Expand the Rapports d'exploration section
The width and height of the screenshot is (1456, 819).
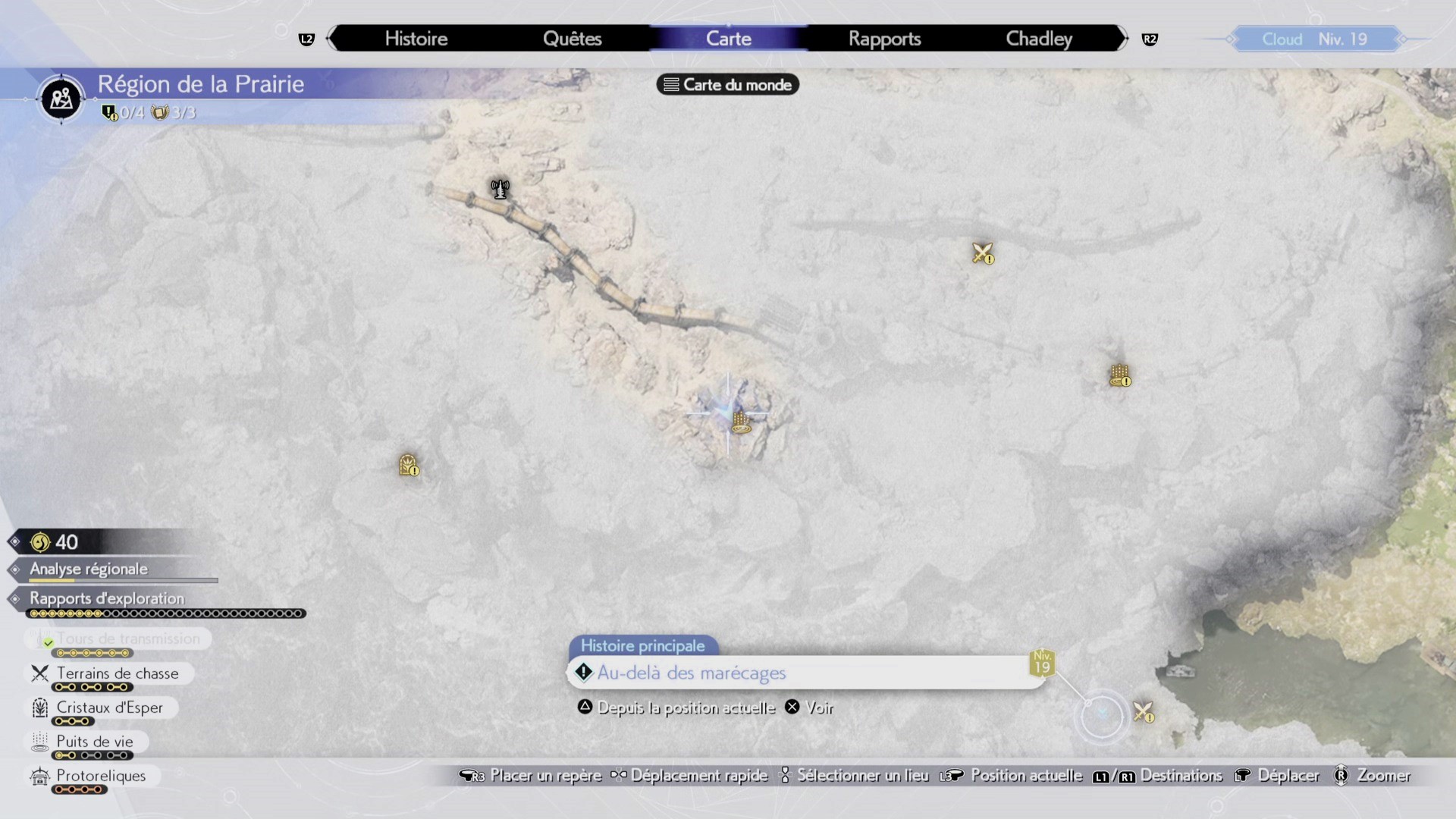(x=106, y=598)
